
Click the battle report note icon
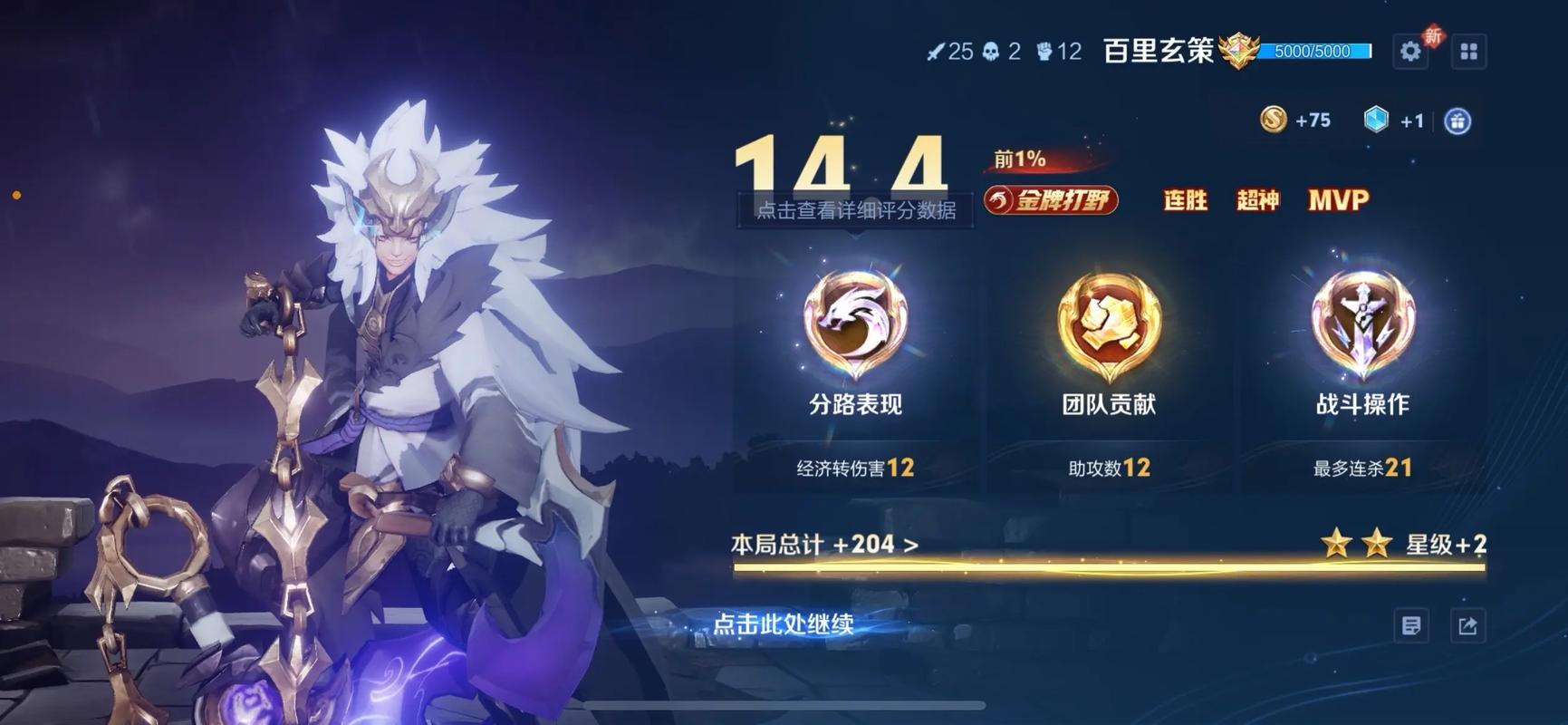(1411, 625)
